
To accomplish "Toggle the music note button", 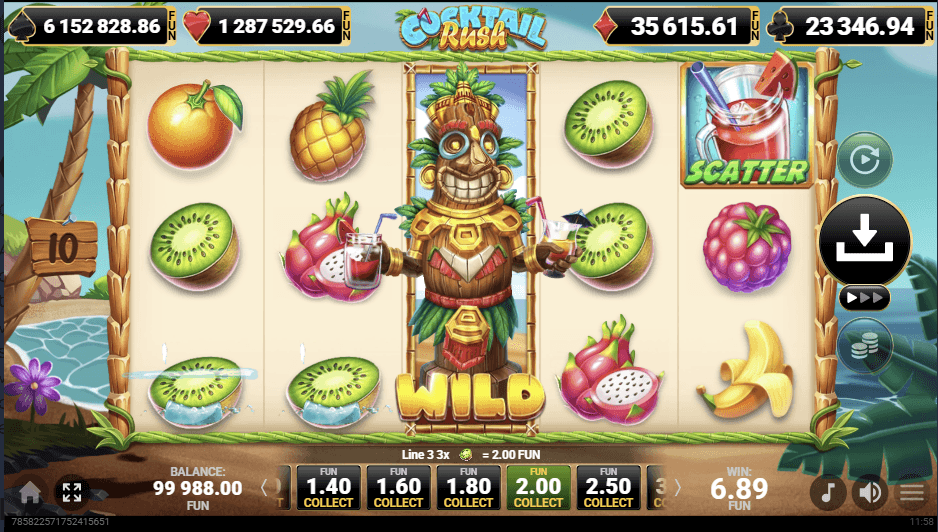I will tap(827, 492).
